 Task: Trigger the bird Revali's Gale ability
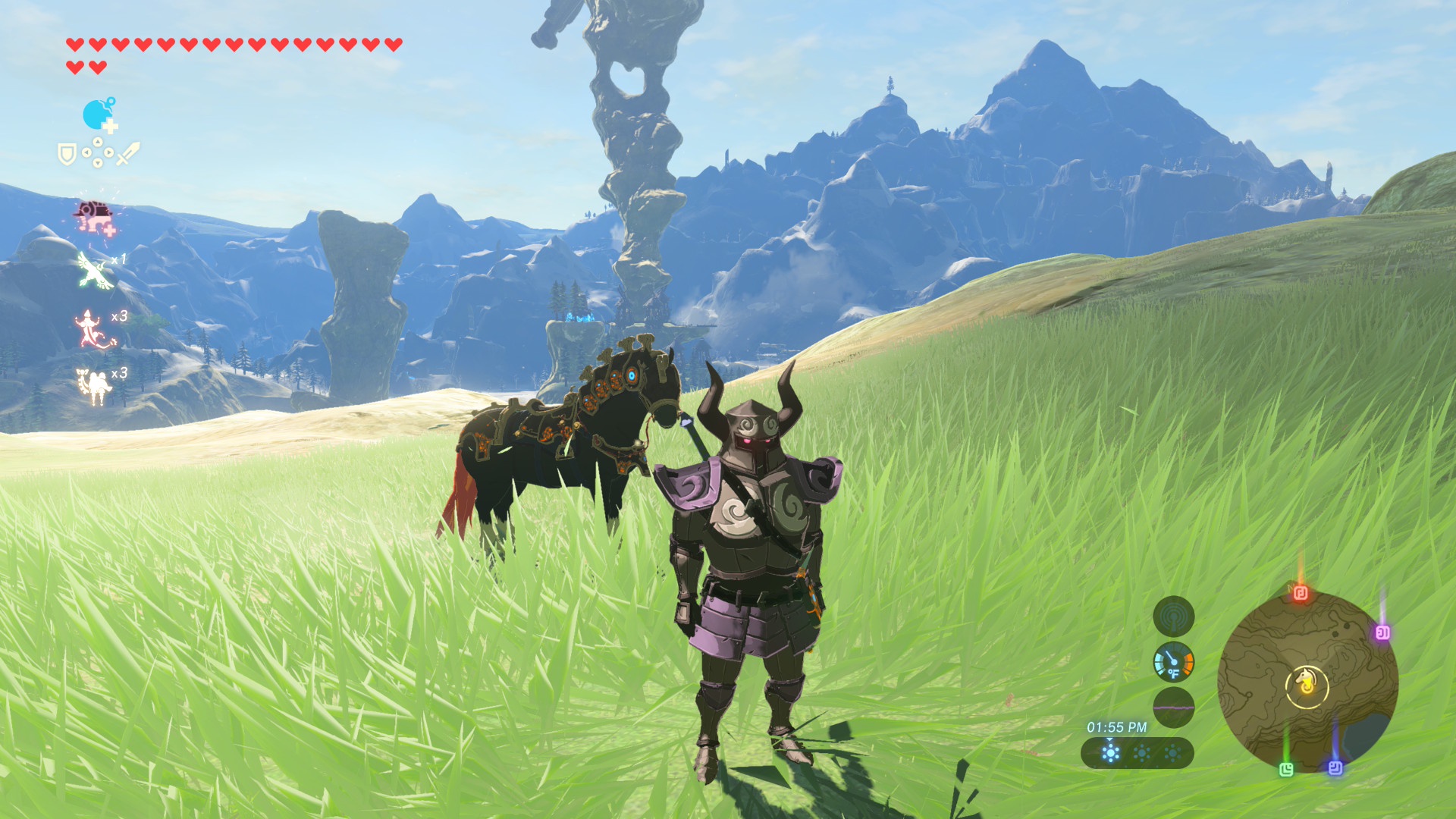96,271
